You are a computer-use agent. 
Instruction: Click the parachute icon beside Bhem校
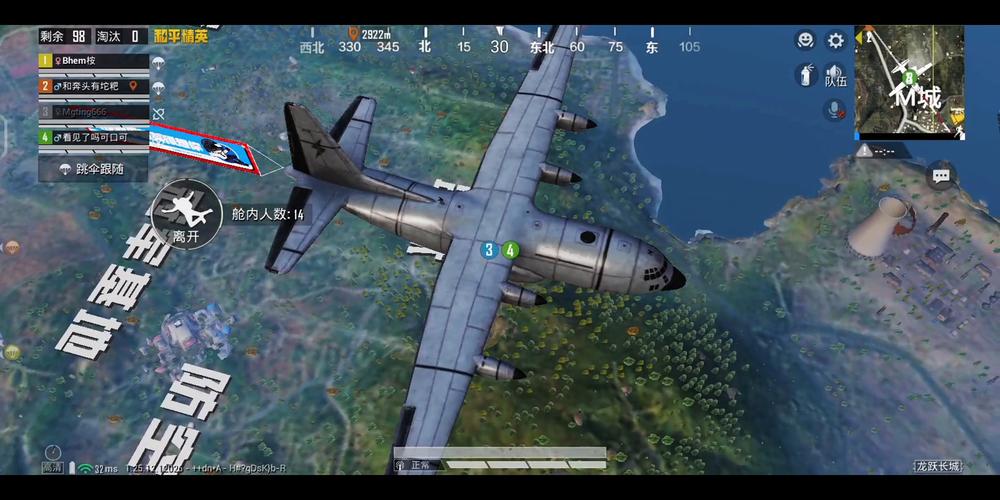pos(158,62)
